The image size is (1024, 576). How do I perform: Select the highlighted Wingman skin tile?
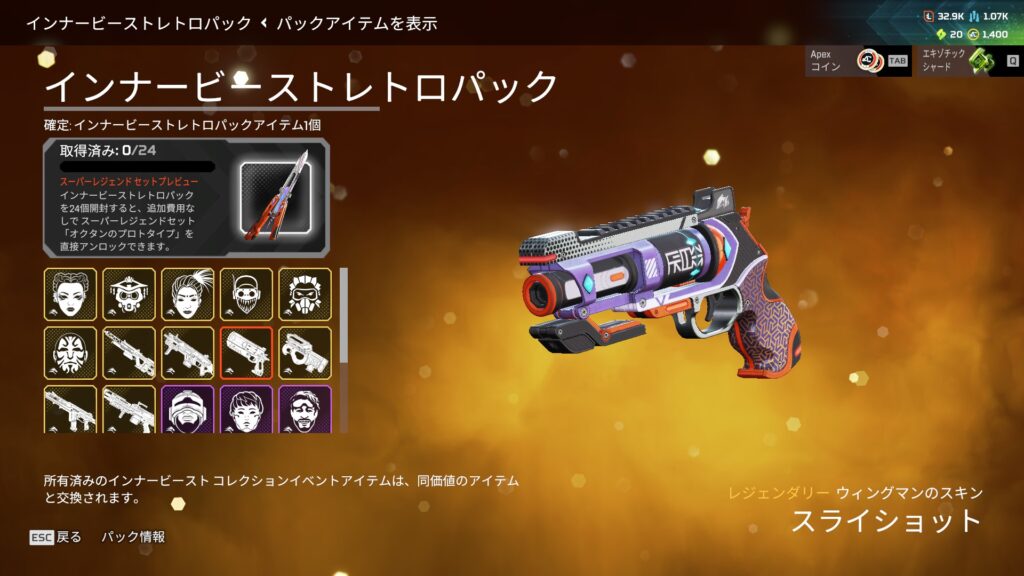click(x=246, y=352)
